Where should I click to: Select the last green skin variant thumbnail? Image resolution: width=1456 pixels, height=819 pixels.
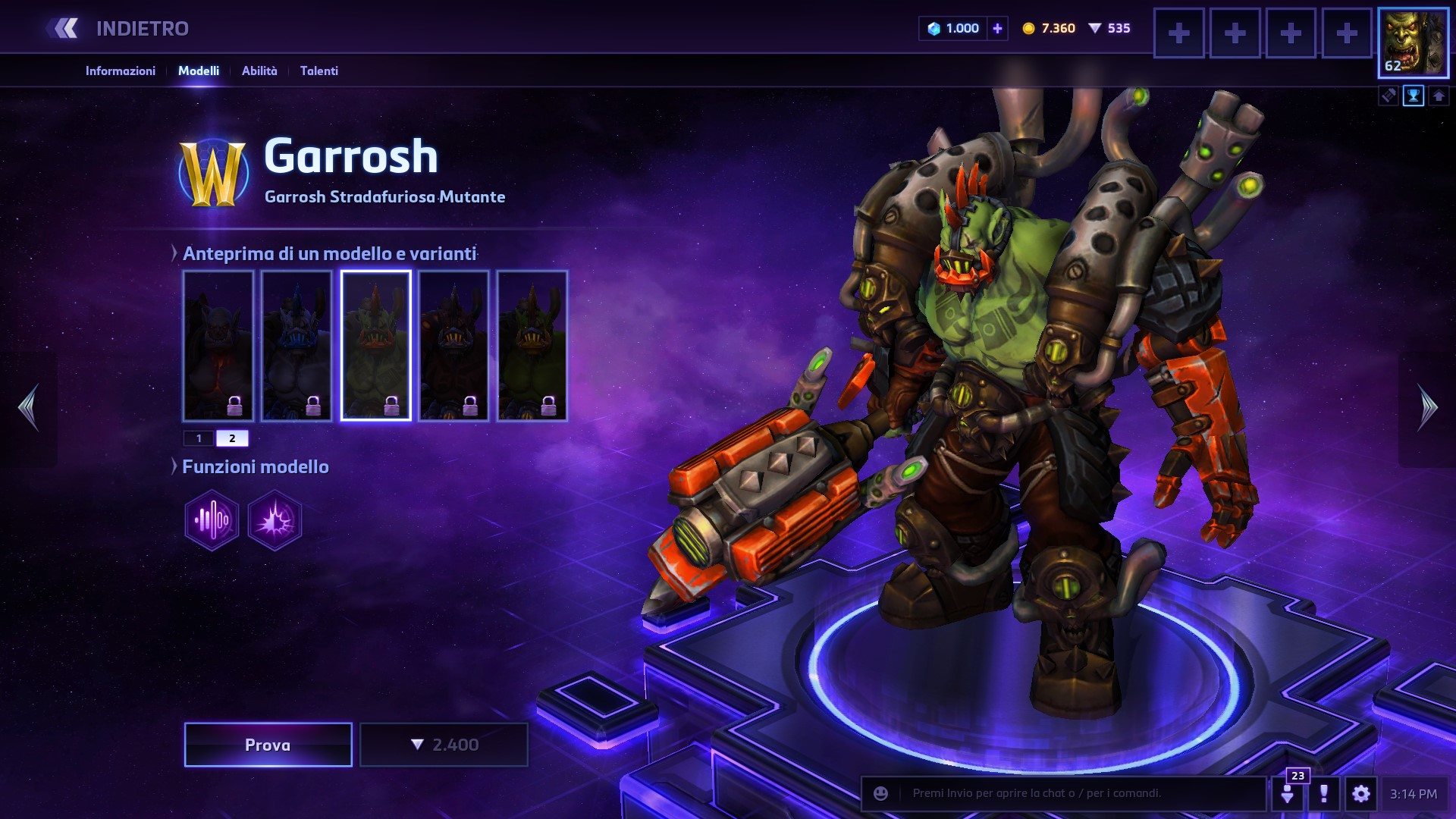point(532,345)
